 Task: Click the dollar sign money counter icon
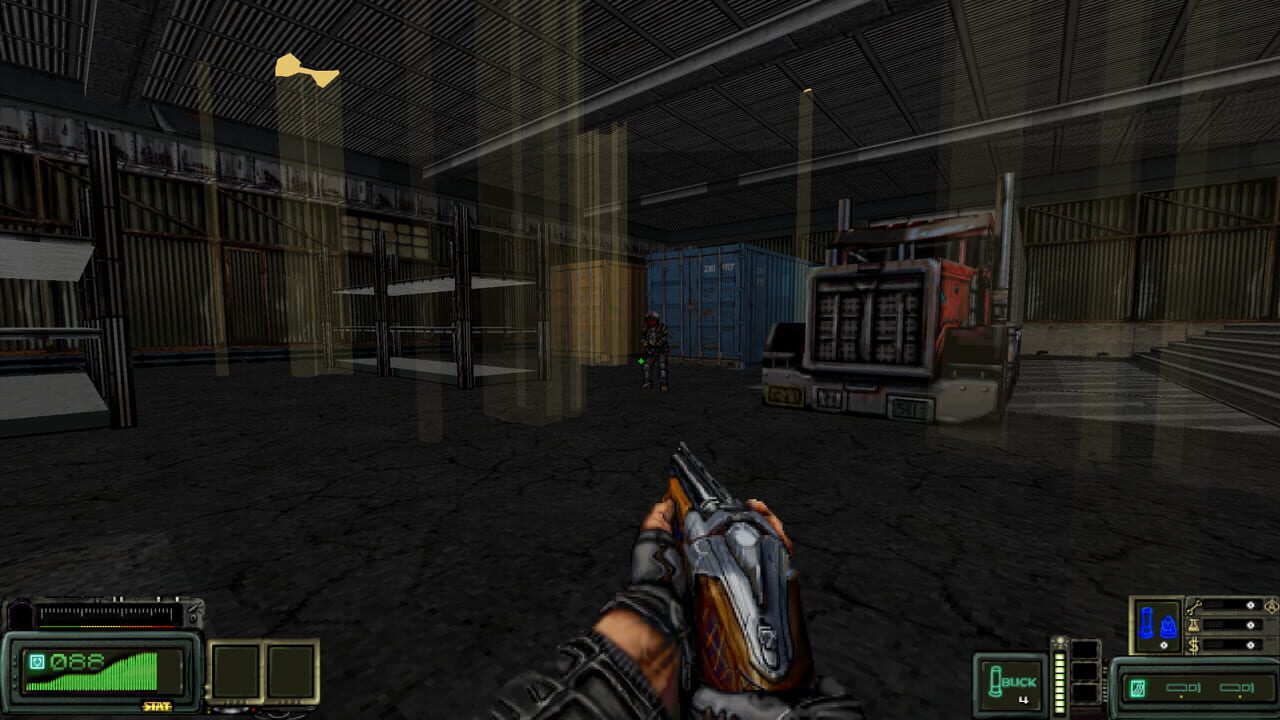tap(1192, 644)
